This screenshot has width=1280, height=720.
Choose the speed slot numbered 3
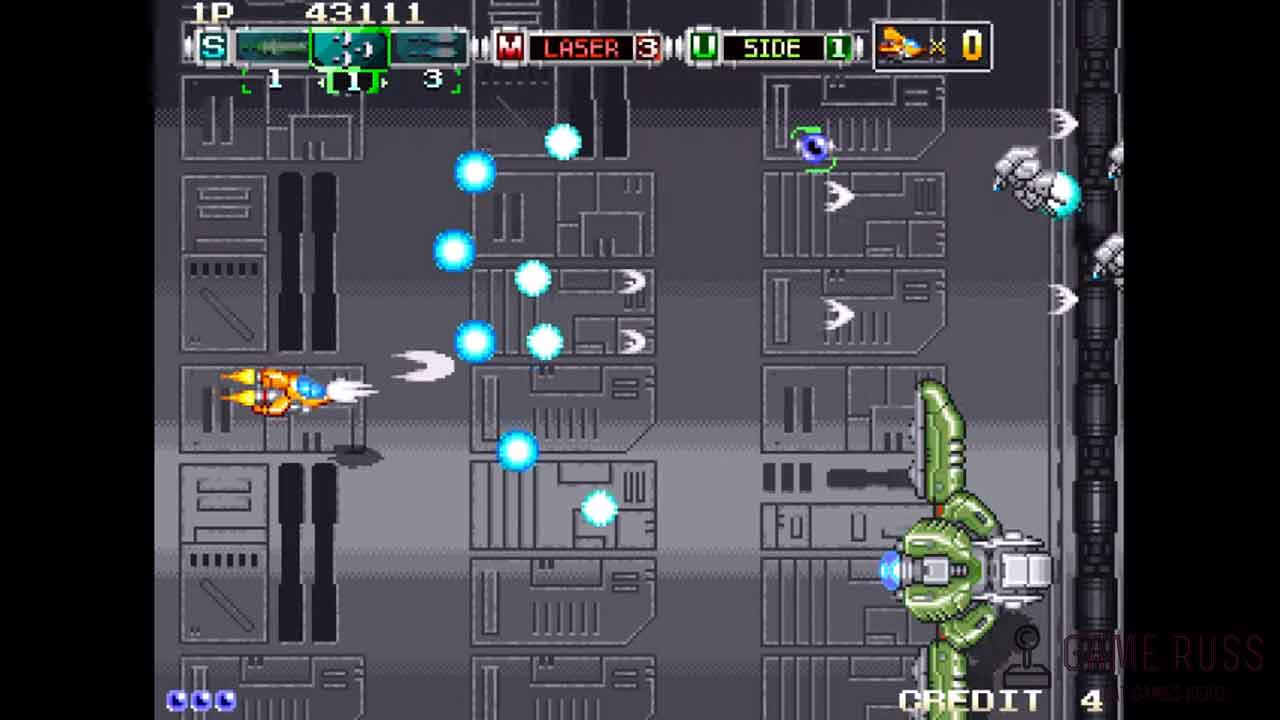(431, 48)
